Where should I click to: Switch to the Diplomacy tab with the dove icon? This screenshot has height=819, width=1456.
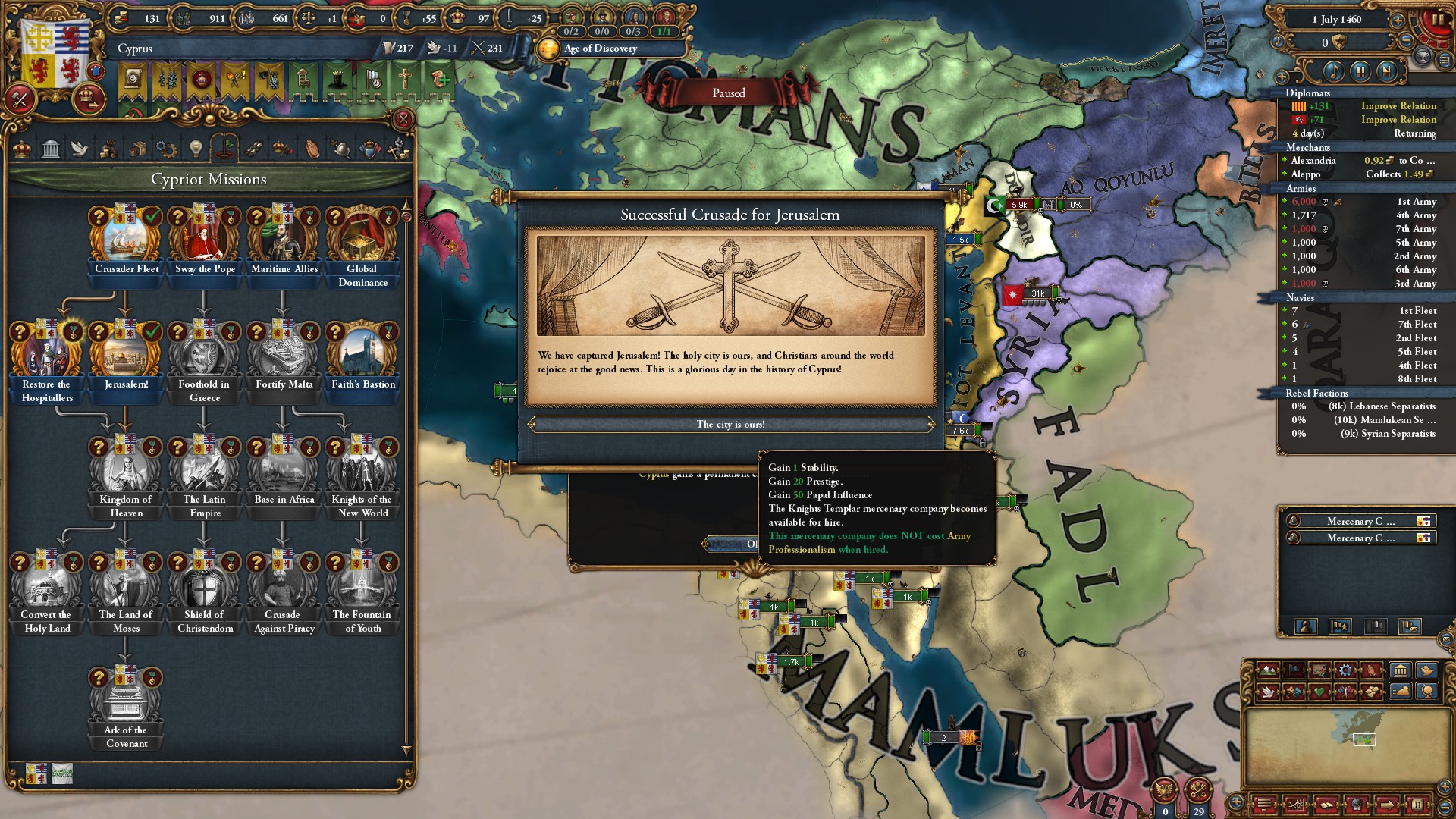80,149
